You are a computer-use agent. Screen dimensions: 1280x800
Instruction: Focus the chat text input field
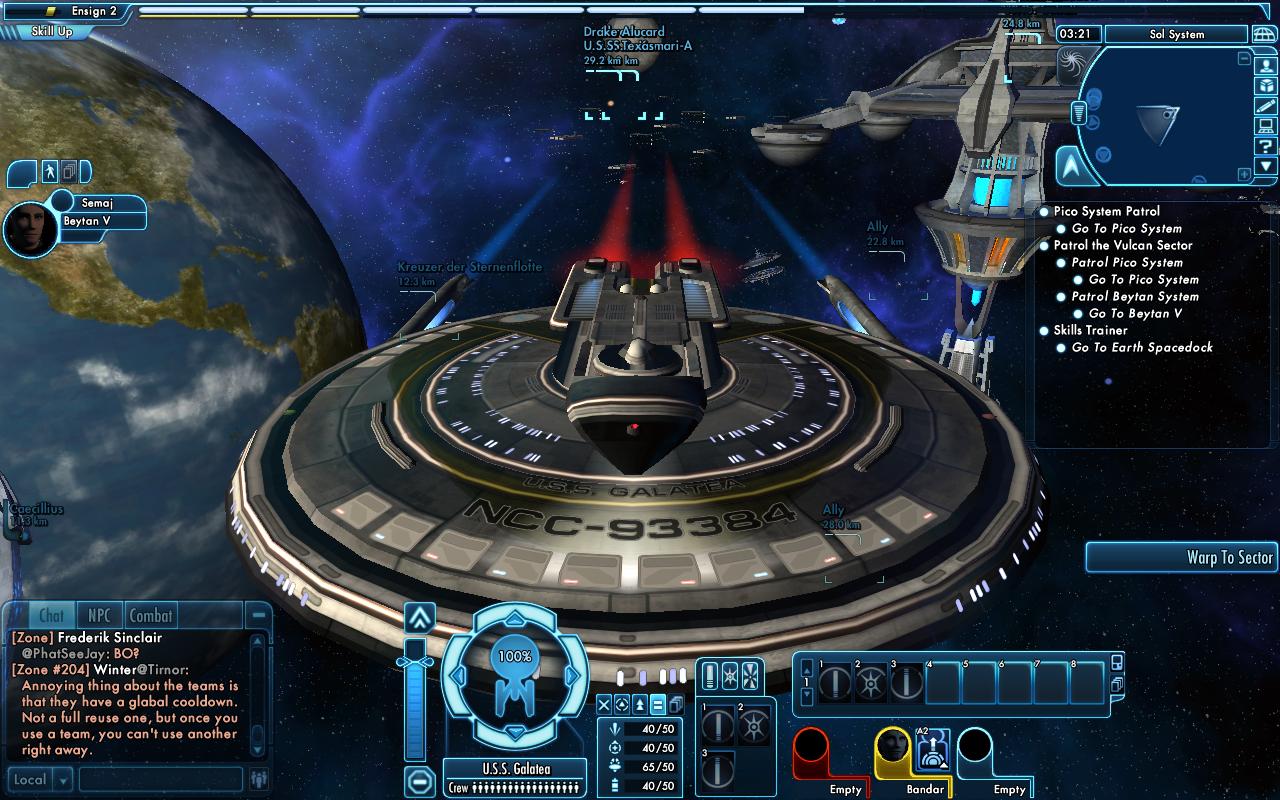click(x=160, y=780)
